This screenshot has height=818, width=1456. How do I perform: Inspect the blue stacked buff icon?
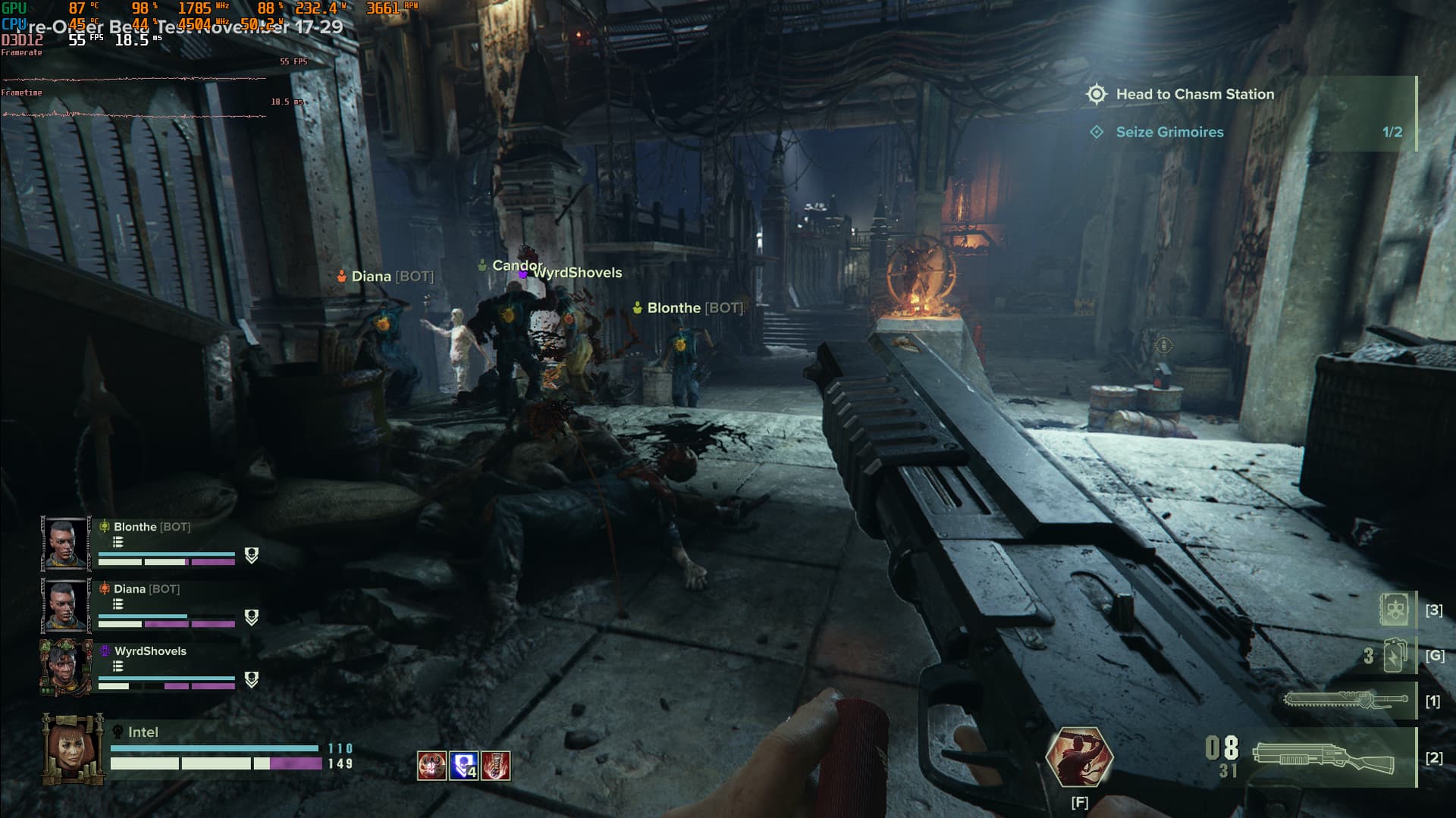pyautogui.click(x=464, y=766)
